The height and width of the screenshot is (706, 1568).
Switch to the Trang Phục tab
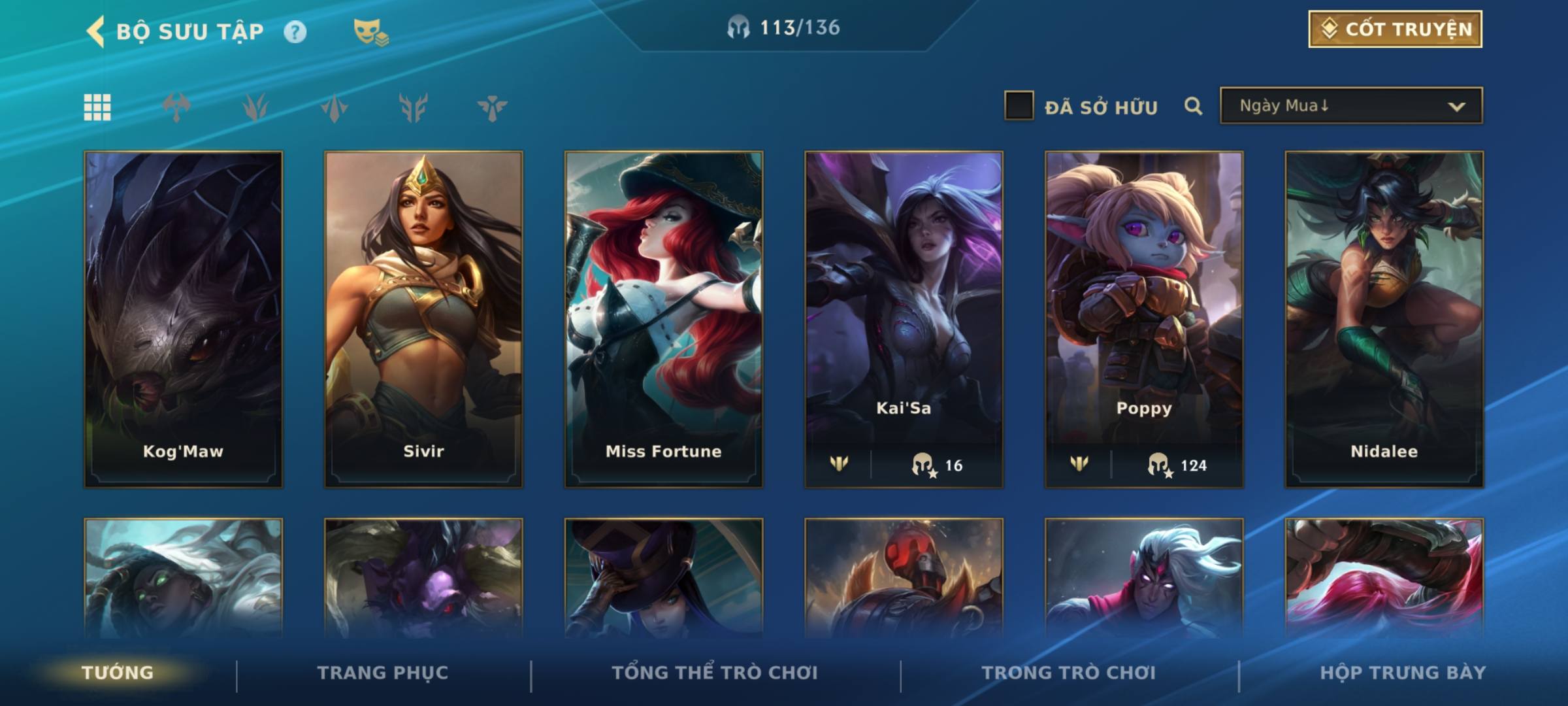(x=383, y=673)
